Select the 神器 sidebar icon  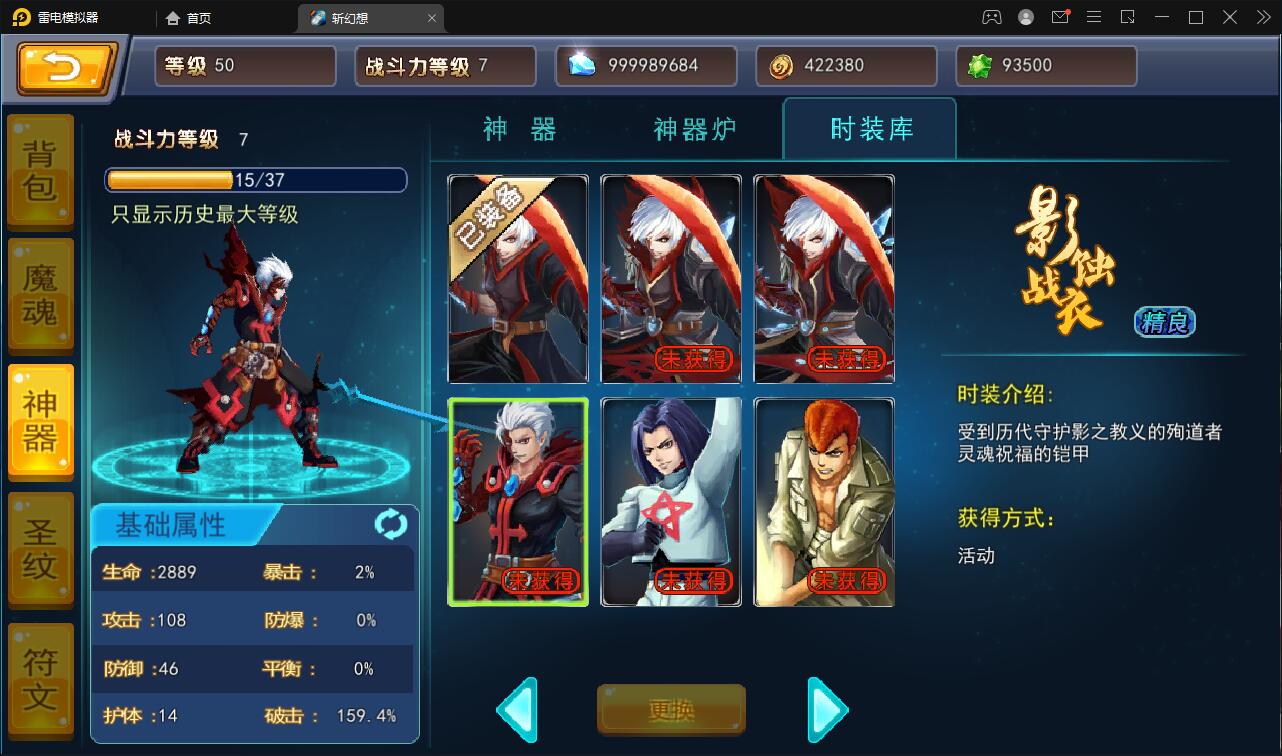[x=40, y=420]
